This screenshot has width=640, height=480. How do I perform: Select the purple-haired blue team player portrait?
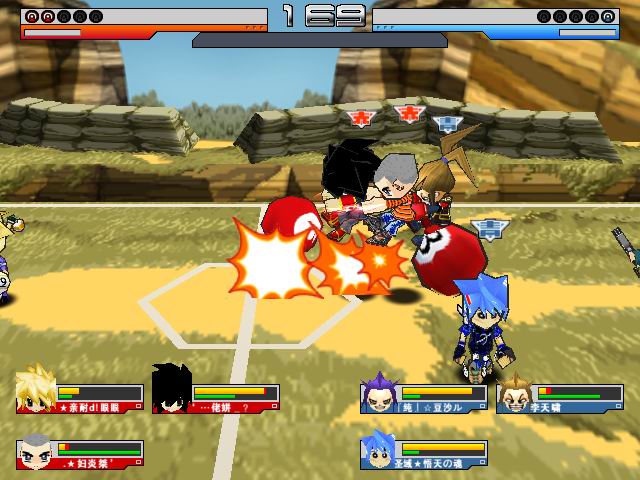pyautogui.click(x=380, y=392)
